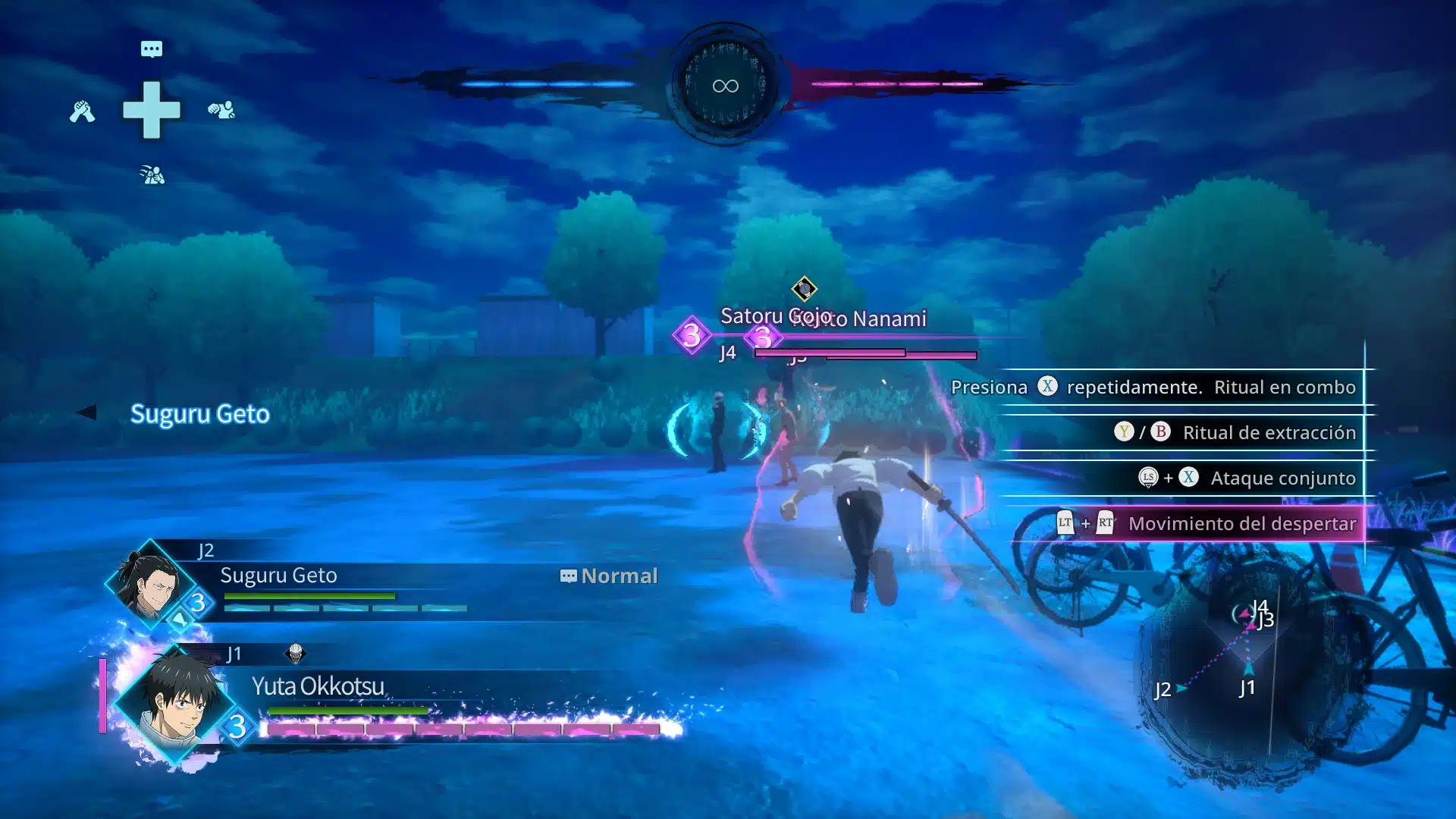The height and width of the screenshot is (819, 1456).
Task: Enable the highlighted Movimiento del despertar prompt
Action: click(x=1241, y=523)
